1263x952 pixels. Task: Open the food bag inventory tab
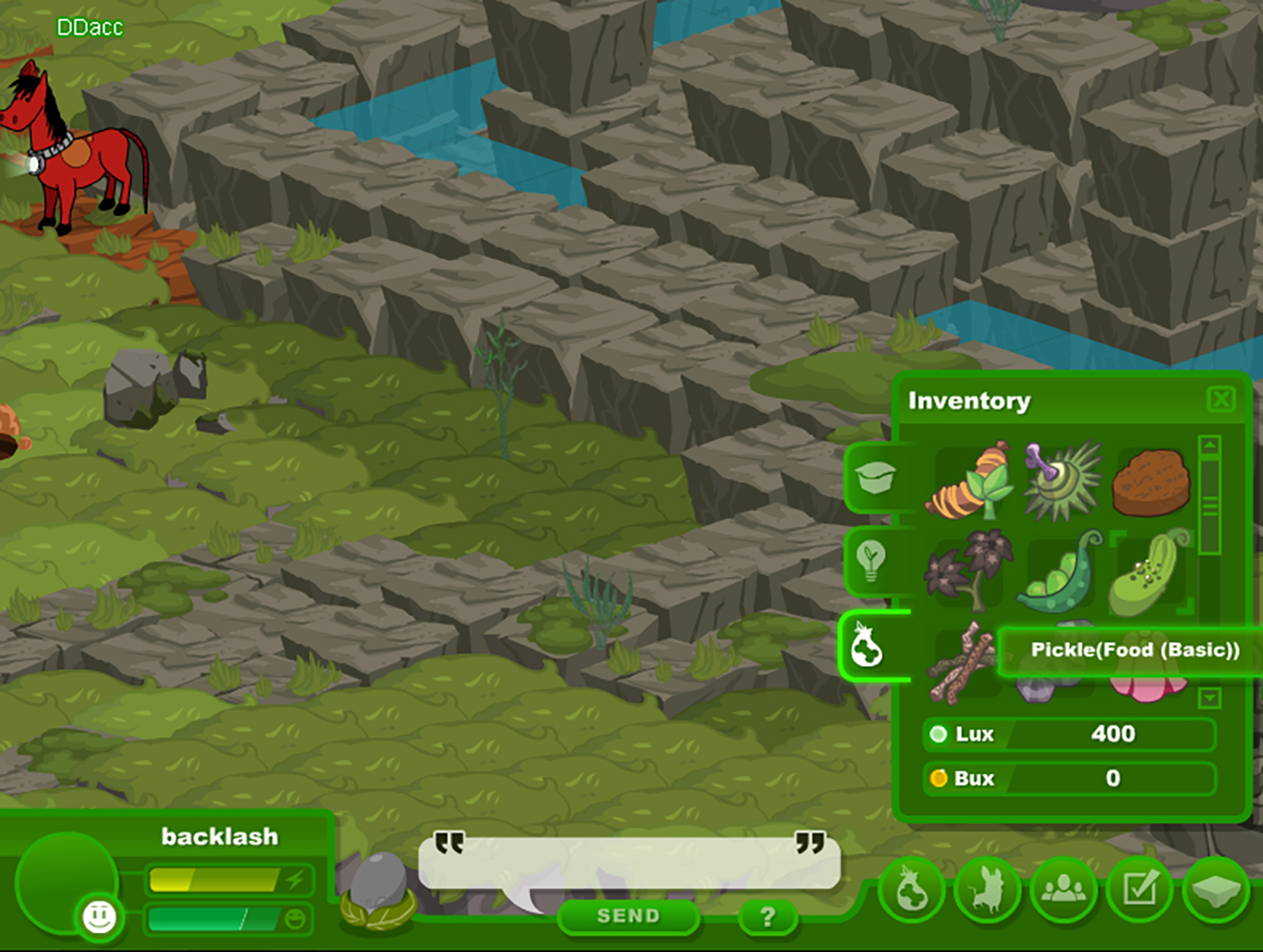coord(868,646)
